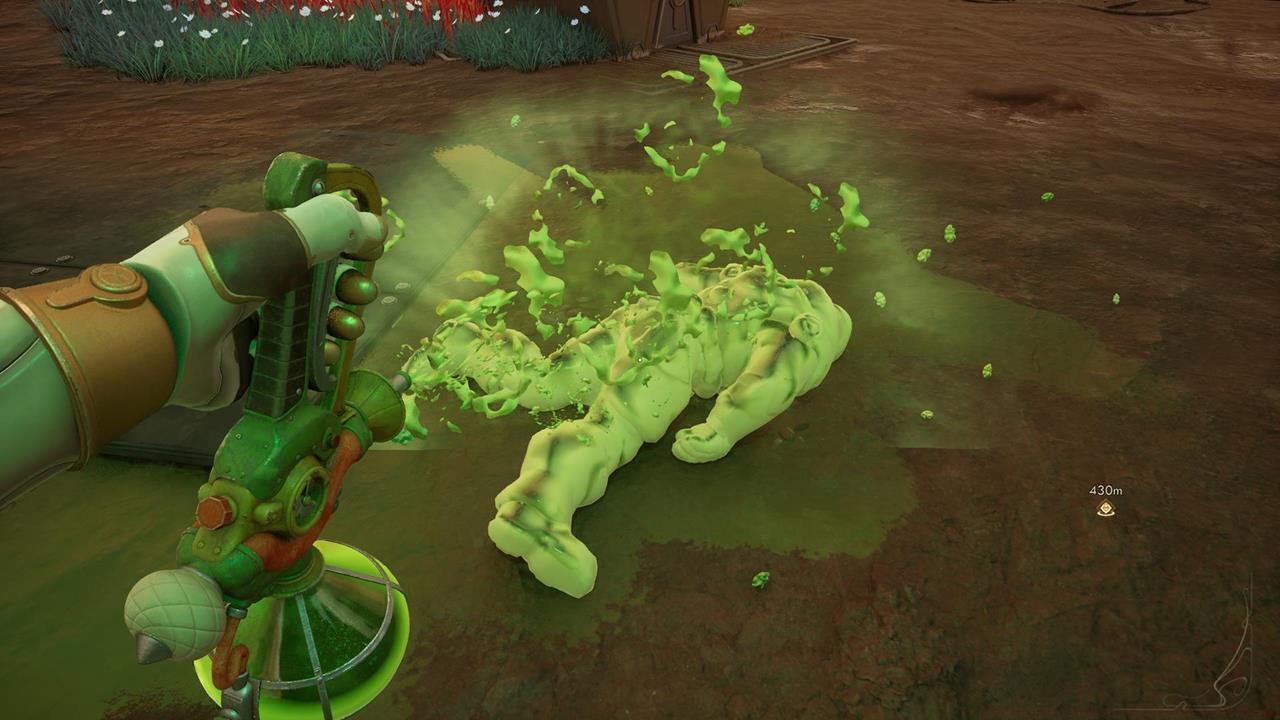Select the 430m objective distance indicator
1280x720 pixels.
pyautogui.click(x=1105, y=489)
